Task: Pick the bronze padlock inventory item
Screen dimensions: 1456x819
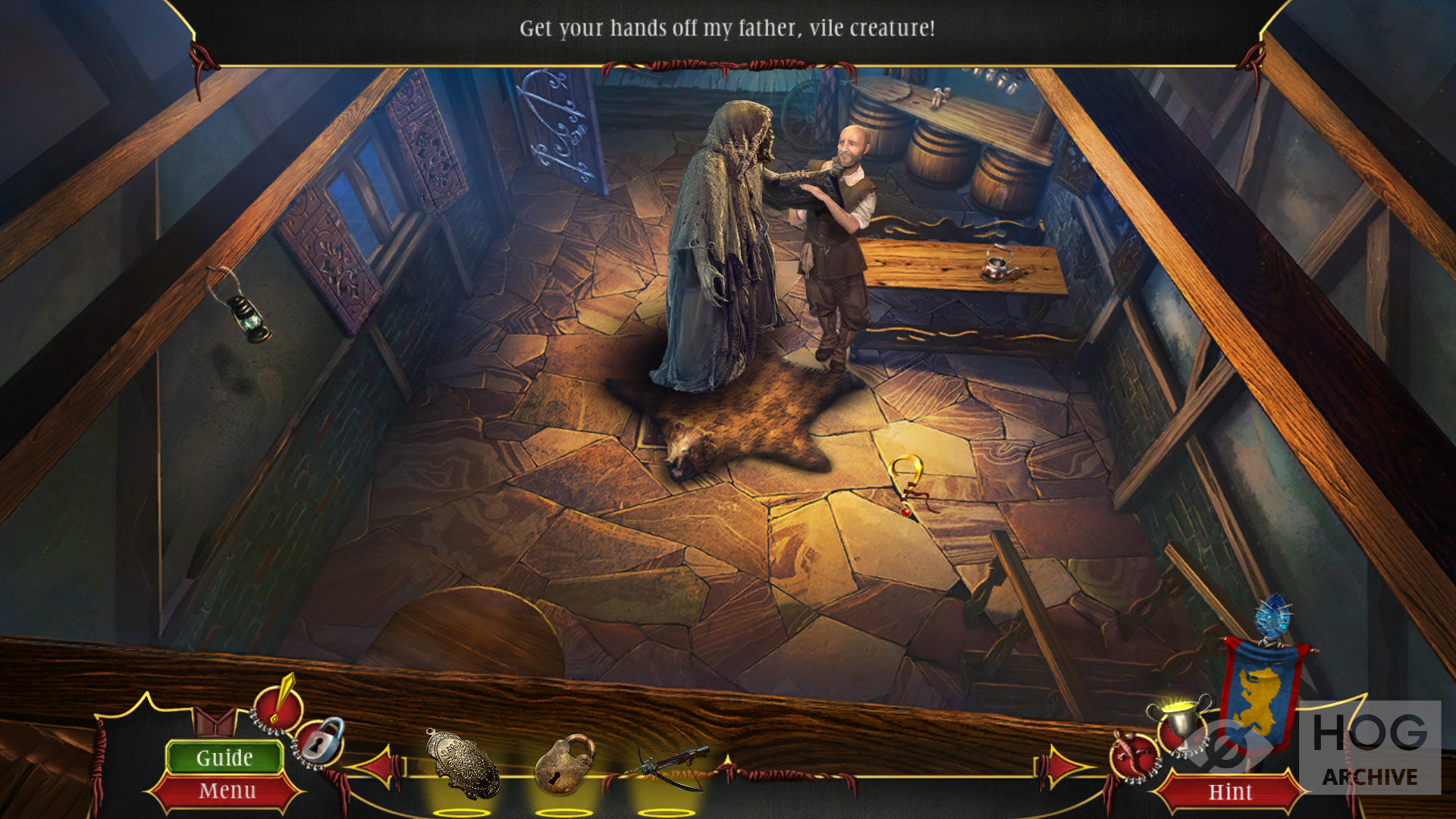Action: (564, 764)
